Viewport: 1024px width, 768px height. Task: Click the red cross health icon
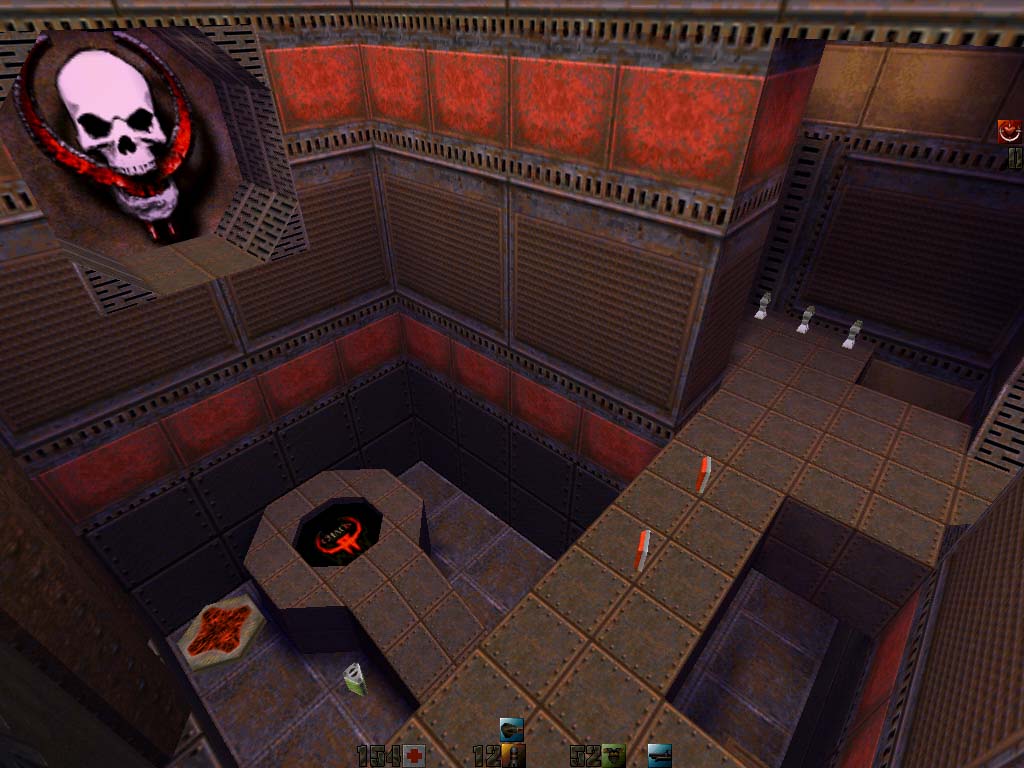414,756
